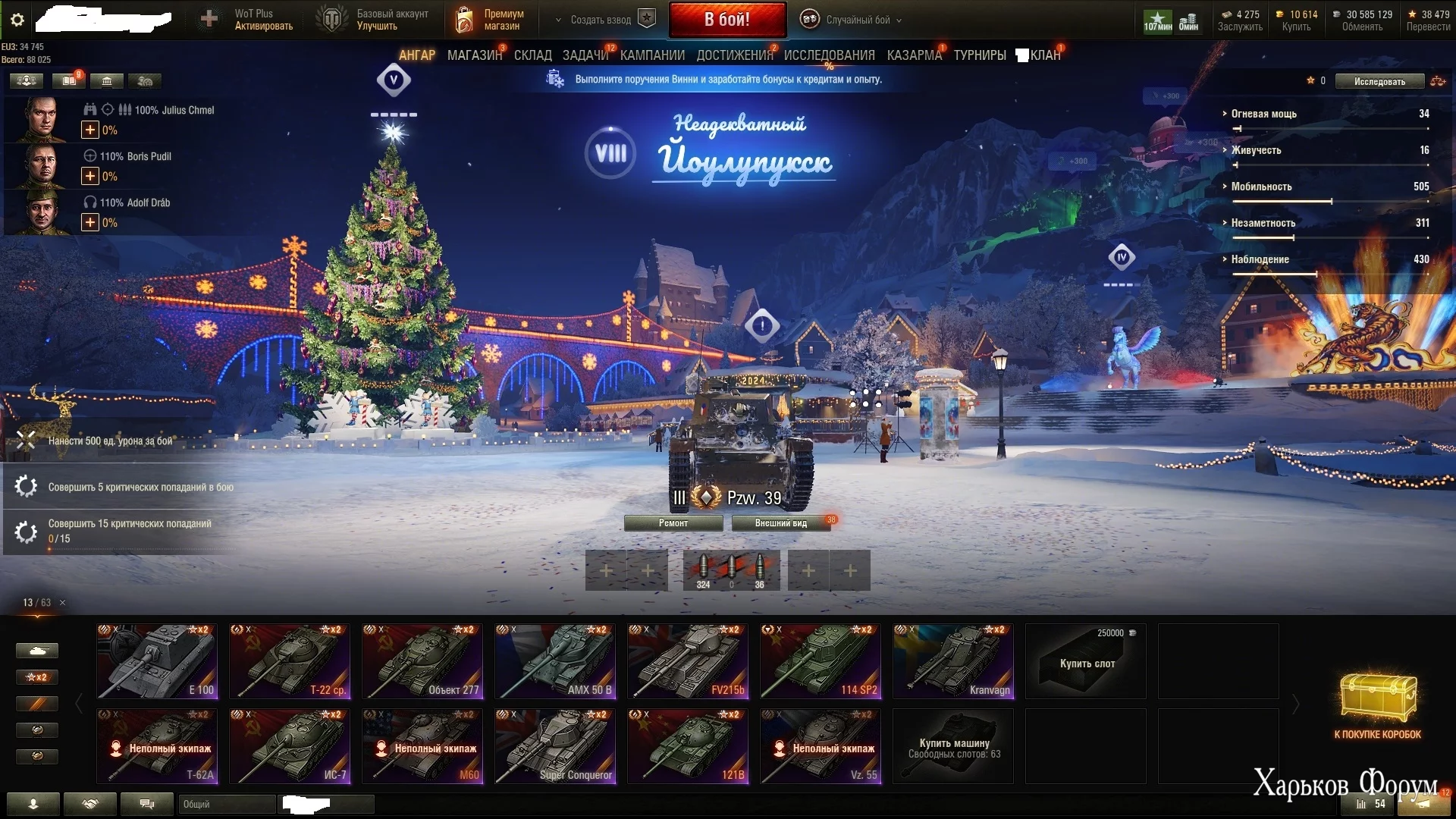This screenshot has width=1456, height=819.
Task: Show the ДОСТИЖЕНИЯ tab
Action: point(734,55)
